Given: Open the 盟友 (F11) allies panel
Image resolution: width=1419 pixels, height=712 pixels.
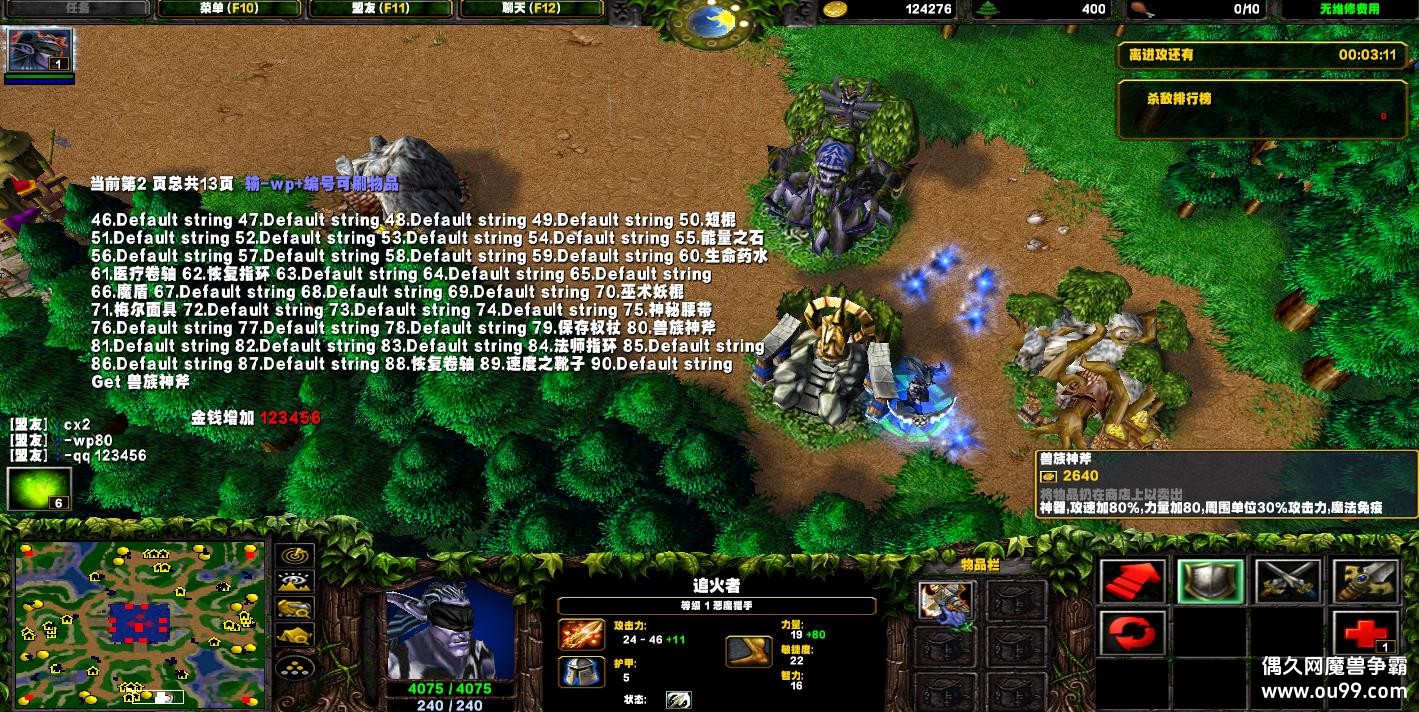Looking at the screenshot, I should [x=382, y=9].
